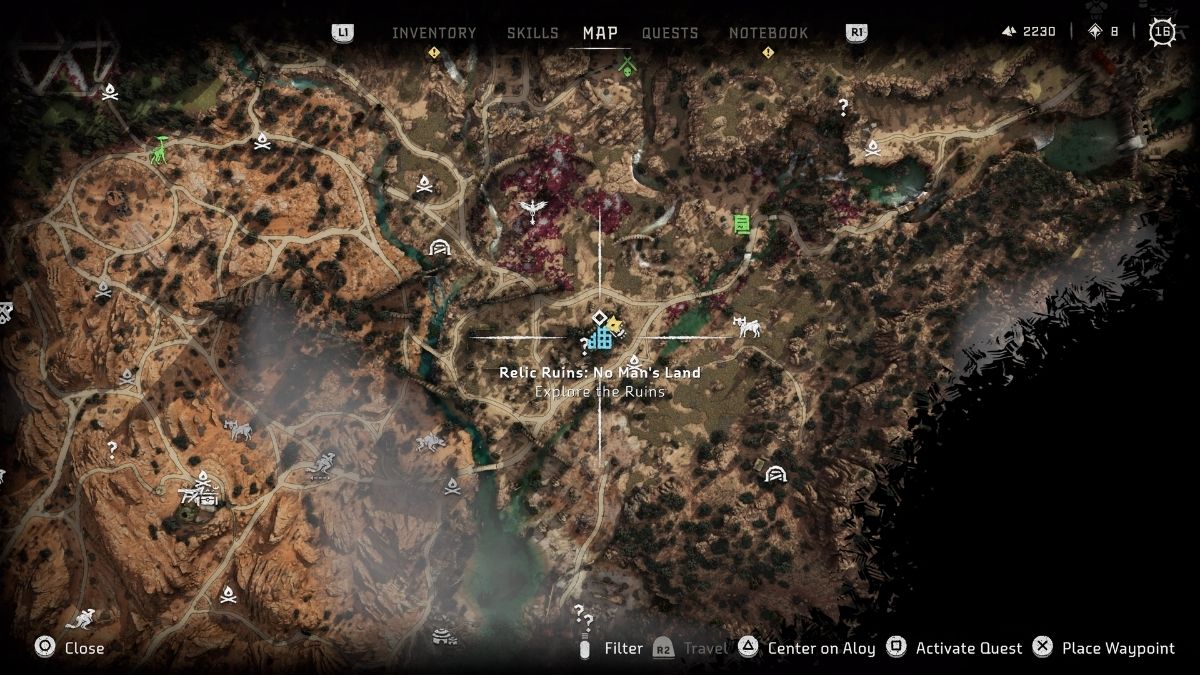Screen dimensions: 1200x675
Task: Open the Skills tab
Action: tap(532, 33)
